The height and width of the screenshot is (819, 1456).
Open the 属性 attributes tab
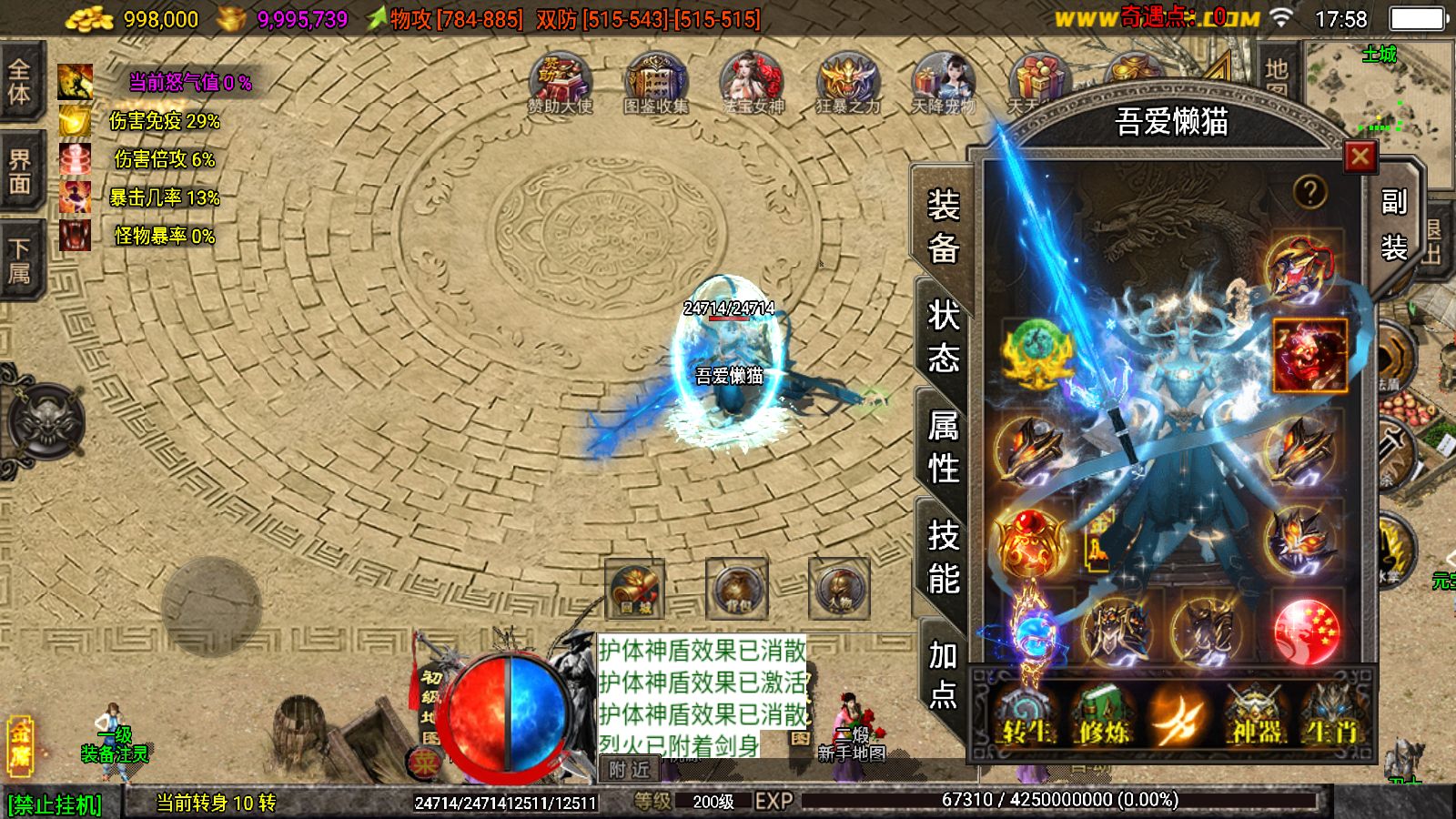click(943, 447)
